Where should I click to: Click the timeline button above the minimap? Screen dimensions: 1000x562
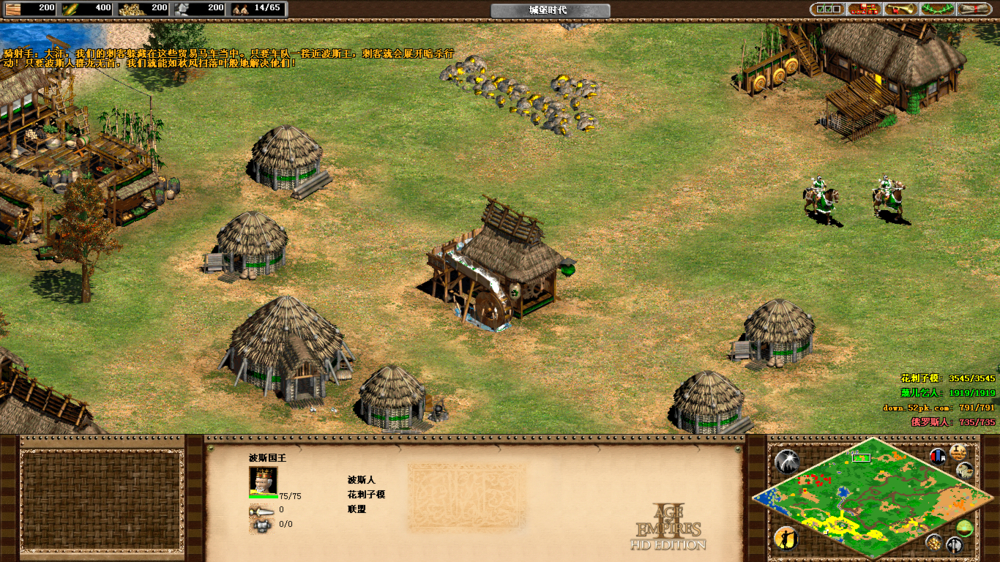(959, 453)
